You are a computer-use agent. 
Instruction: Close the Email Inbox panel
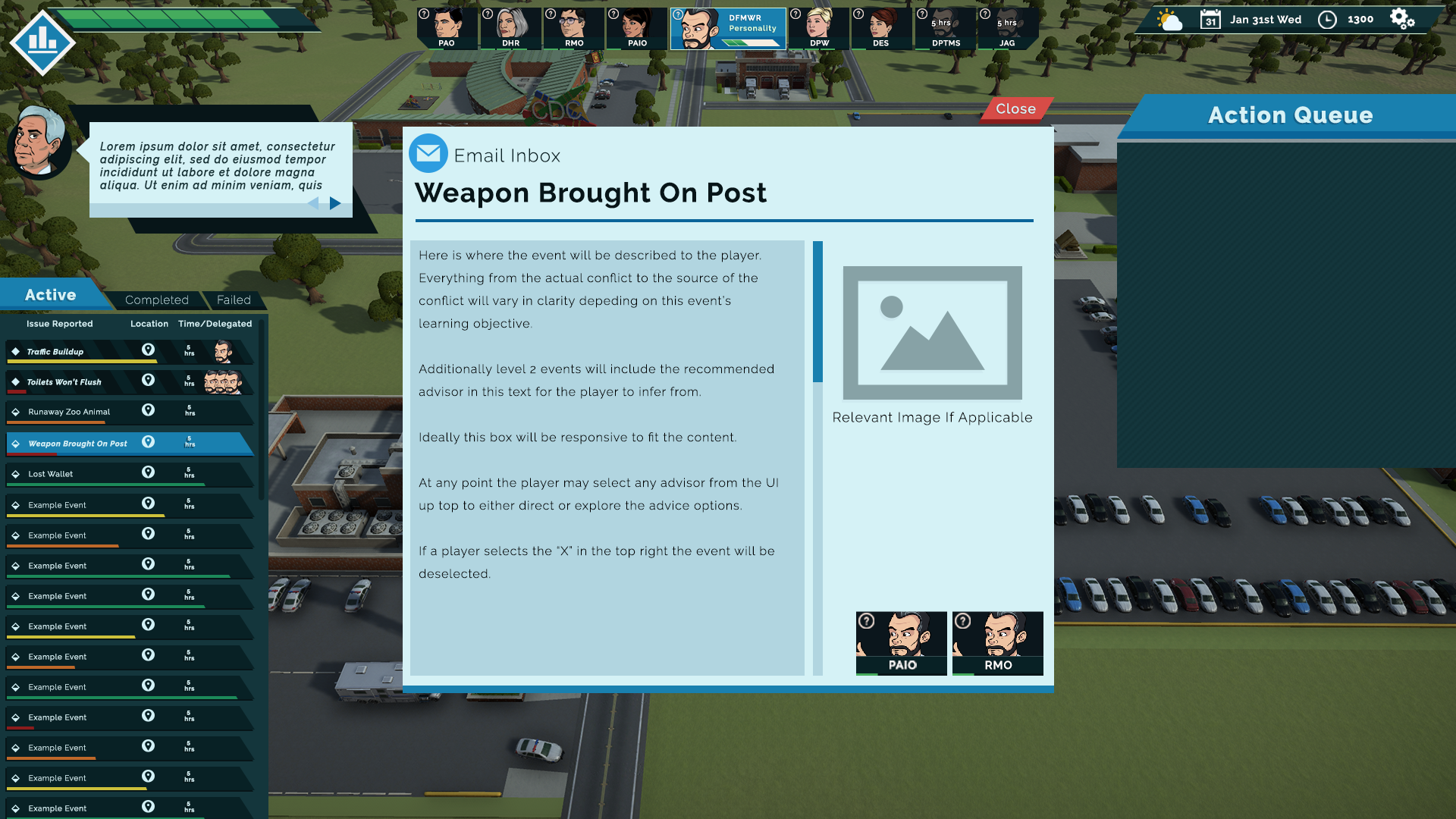pos(1015,109)
